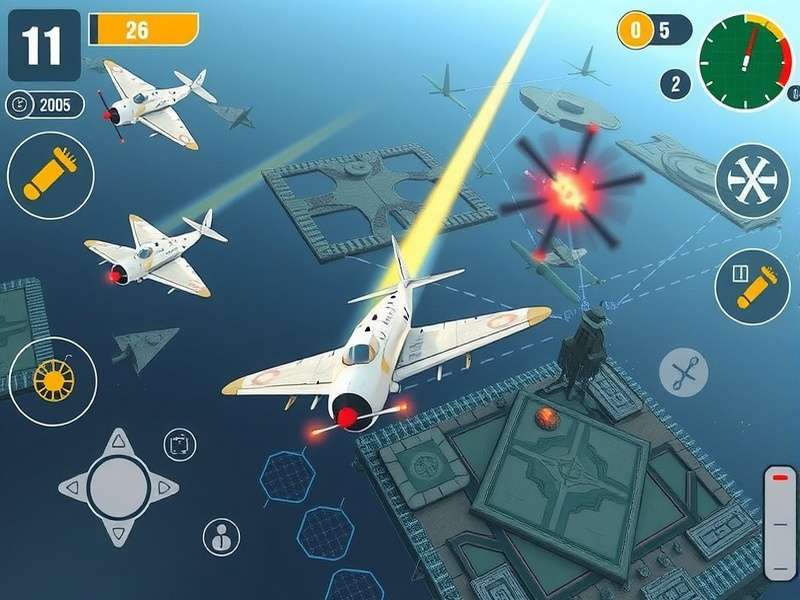Set the throttle slider on the right edge
Screen dimensions: 800x600
(x=780, y=522)
